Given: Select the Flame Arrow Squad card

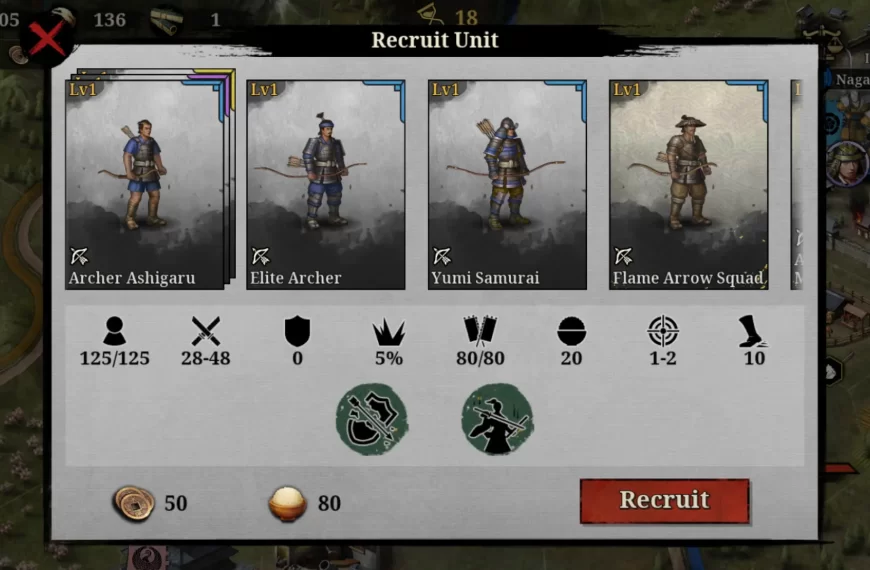Looking at the screenshot, I should pos(688,185).
